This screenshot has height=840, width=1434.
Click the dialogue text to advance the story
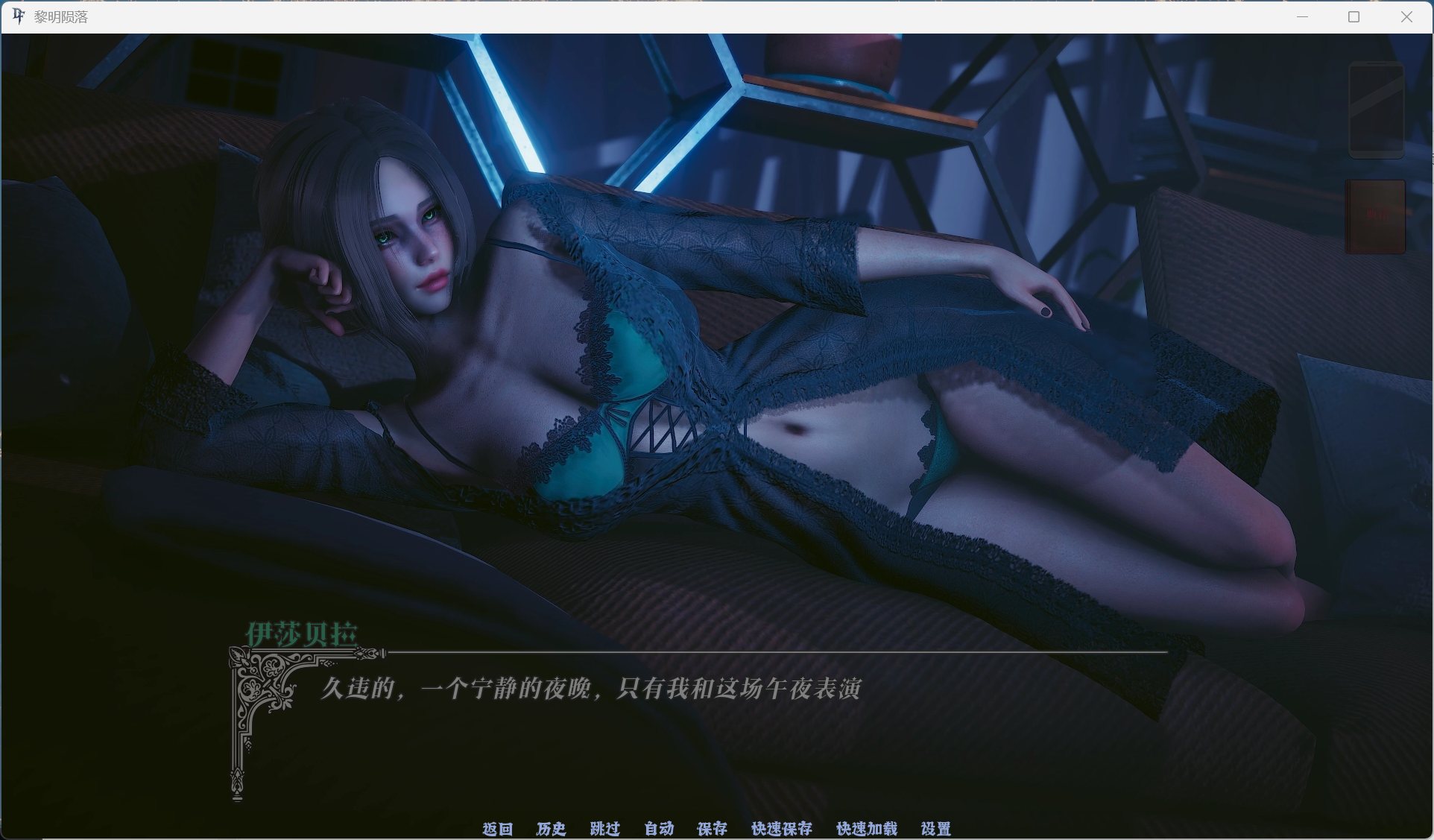(593, 689)
